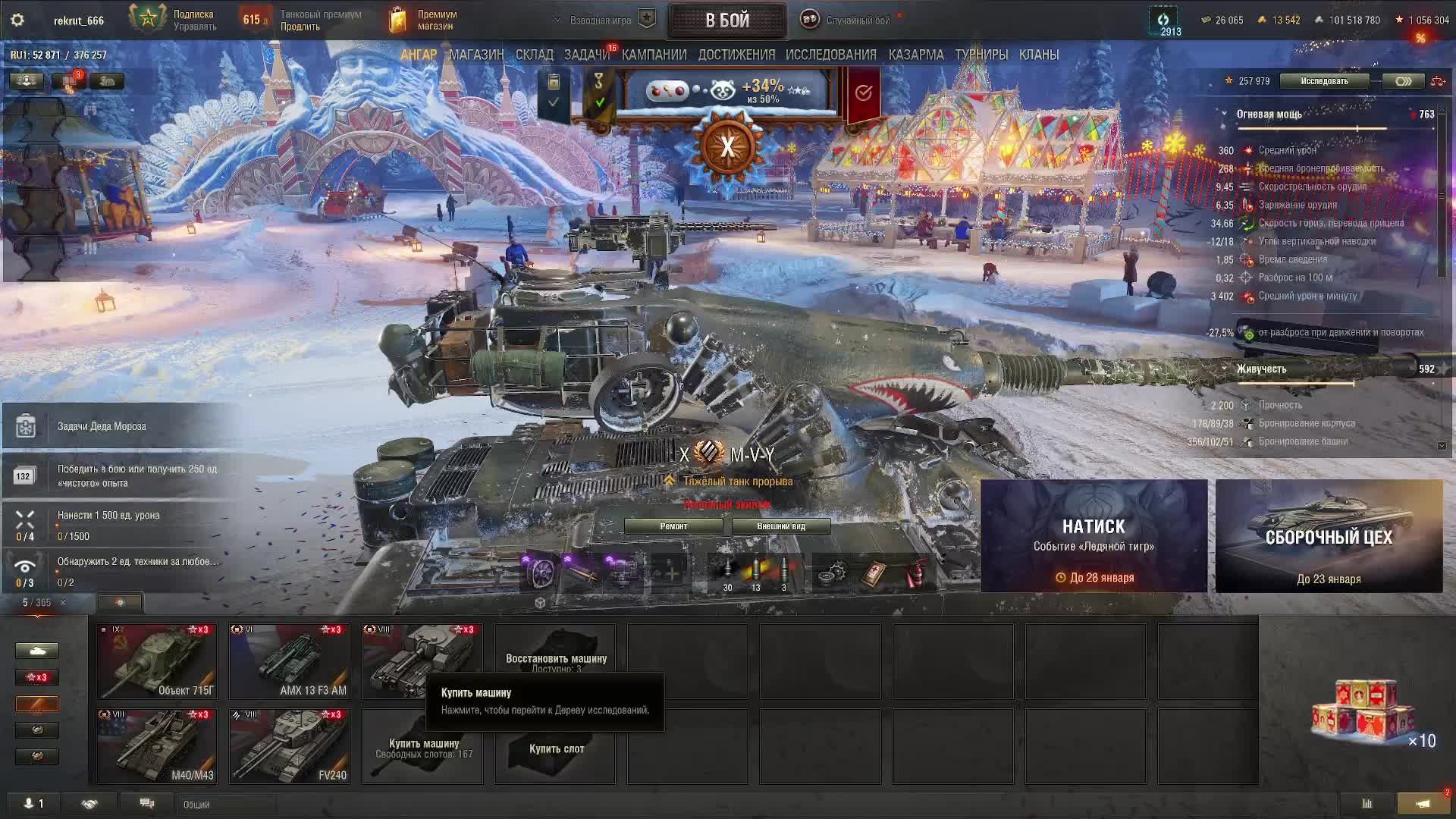Start battle with the В БОЙ button
Image resolution: width=1456 pixels, height=819 pixels.
click(x=726, y=20)
